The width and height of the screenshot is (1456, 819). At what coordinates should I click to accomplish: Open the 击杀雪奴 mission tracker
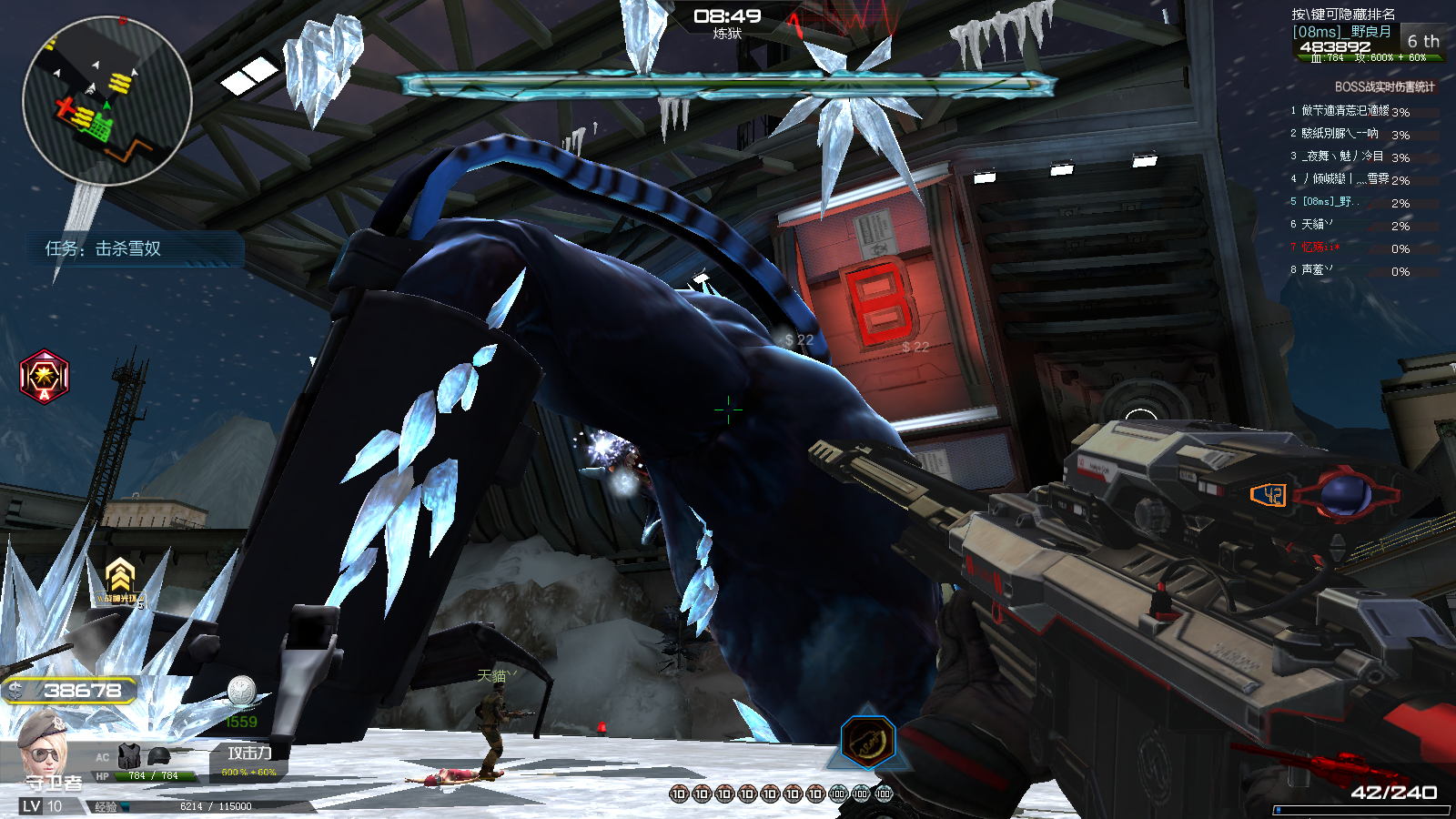(x=104, y=248)
